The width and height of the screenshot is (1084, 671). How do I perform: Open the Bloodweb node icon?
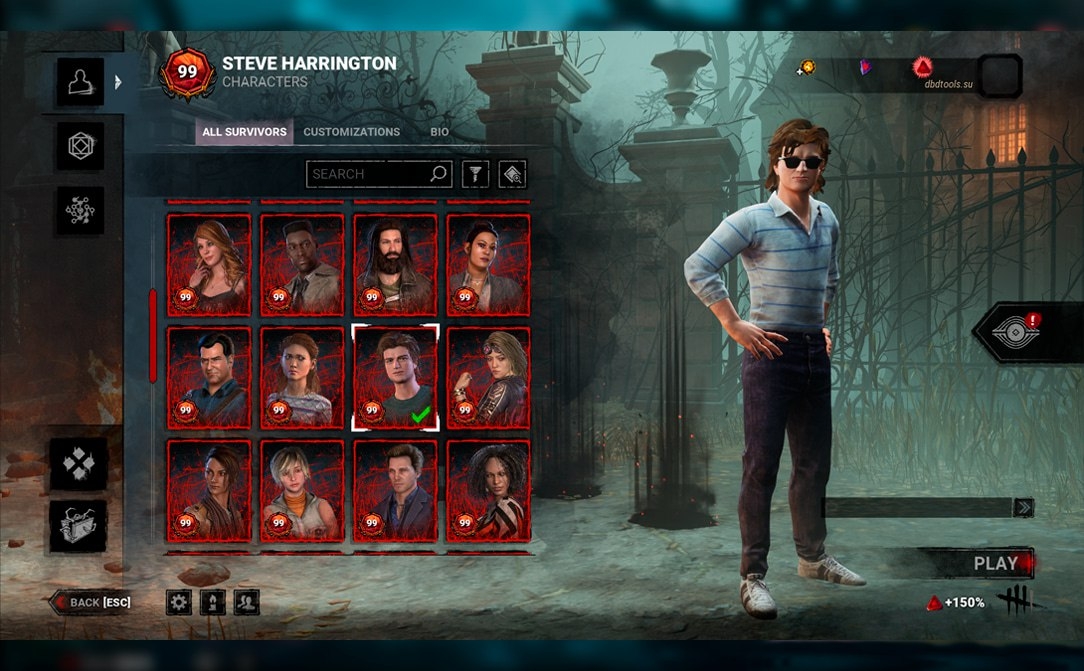(x=80, y=211)
